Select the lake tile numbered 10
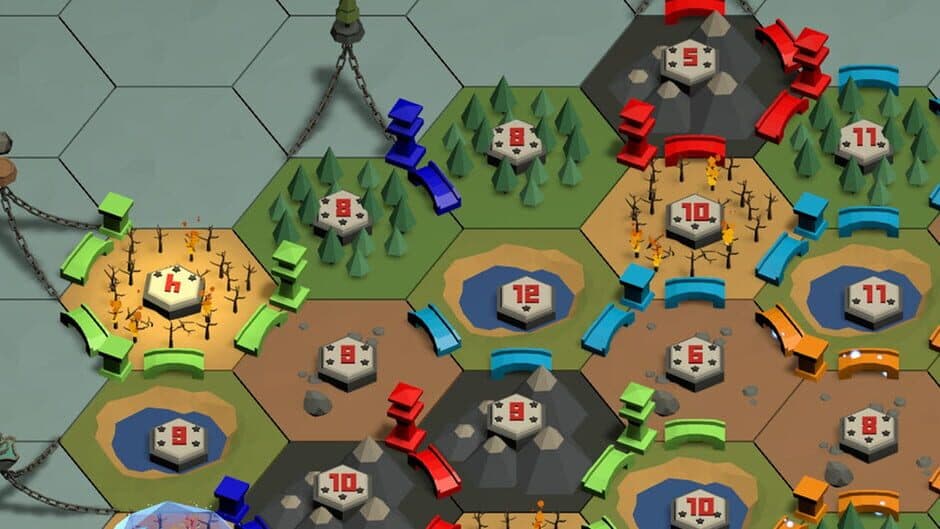The height and width of the screenshot is (529, 940). (697, 507)
